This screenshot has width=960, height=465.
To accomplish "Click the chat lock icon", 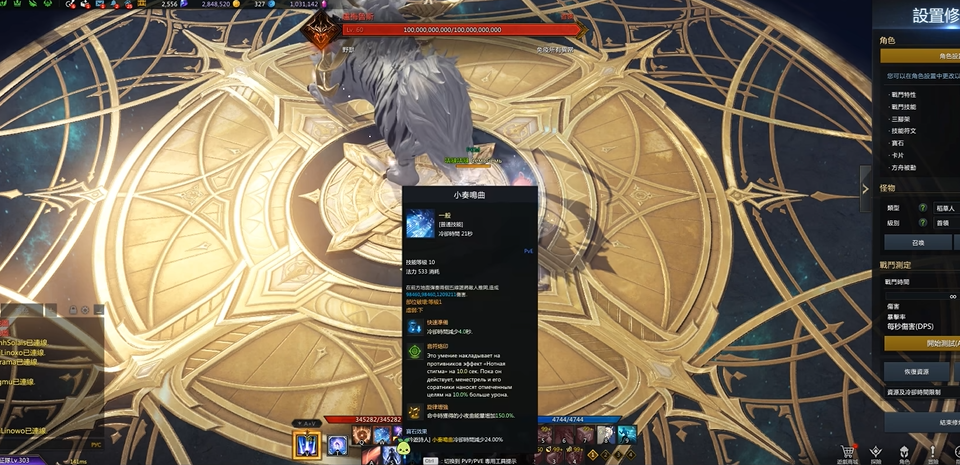I will click(x=74, y=312).
